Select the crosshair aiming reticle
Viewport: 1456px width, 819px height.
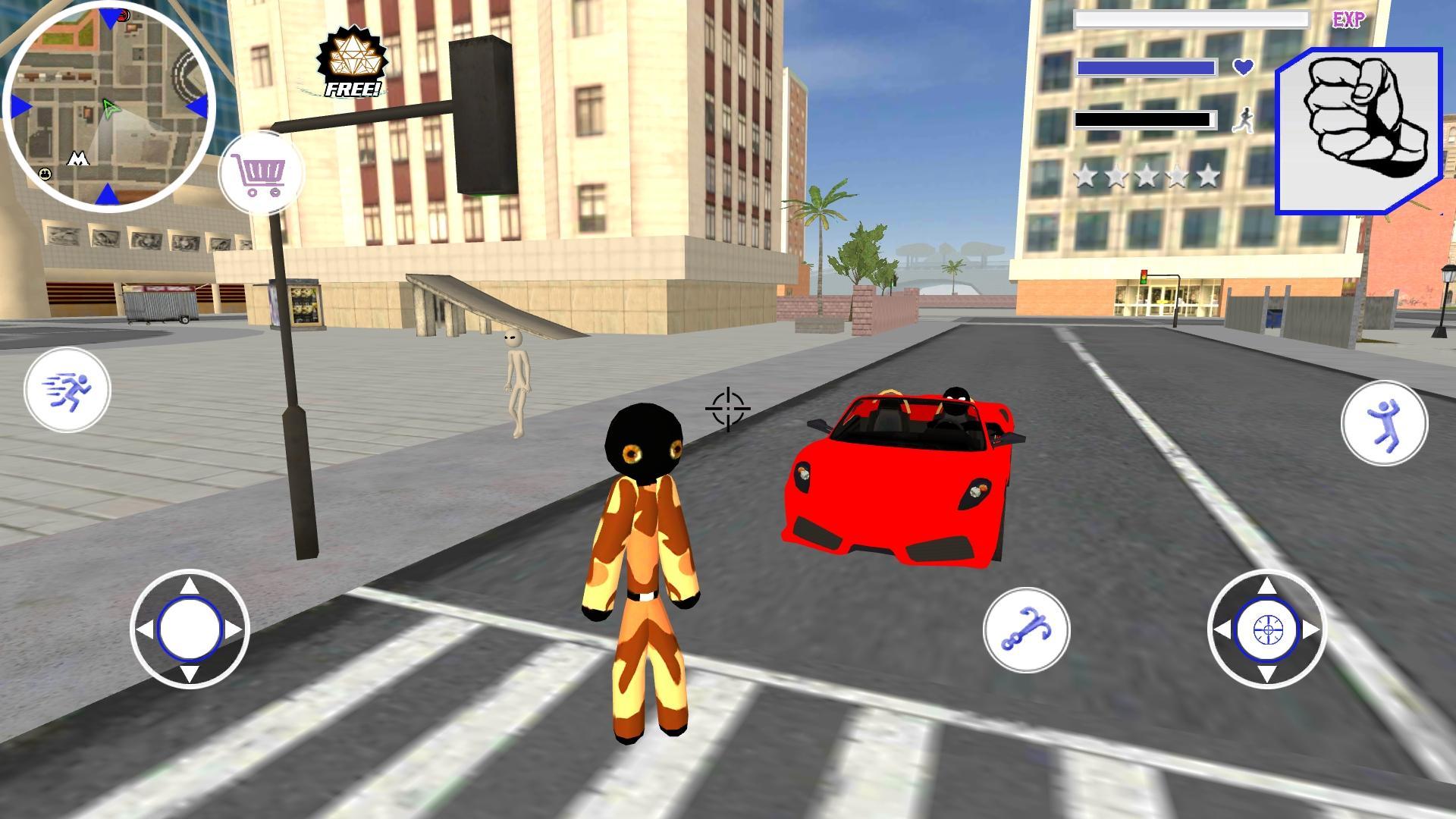tap(726, 408)
